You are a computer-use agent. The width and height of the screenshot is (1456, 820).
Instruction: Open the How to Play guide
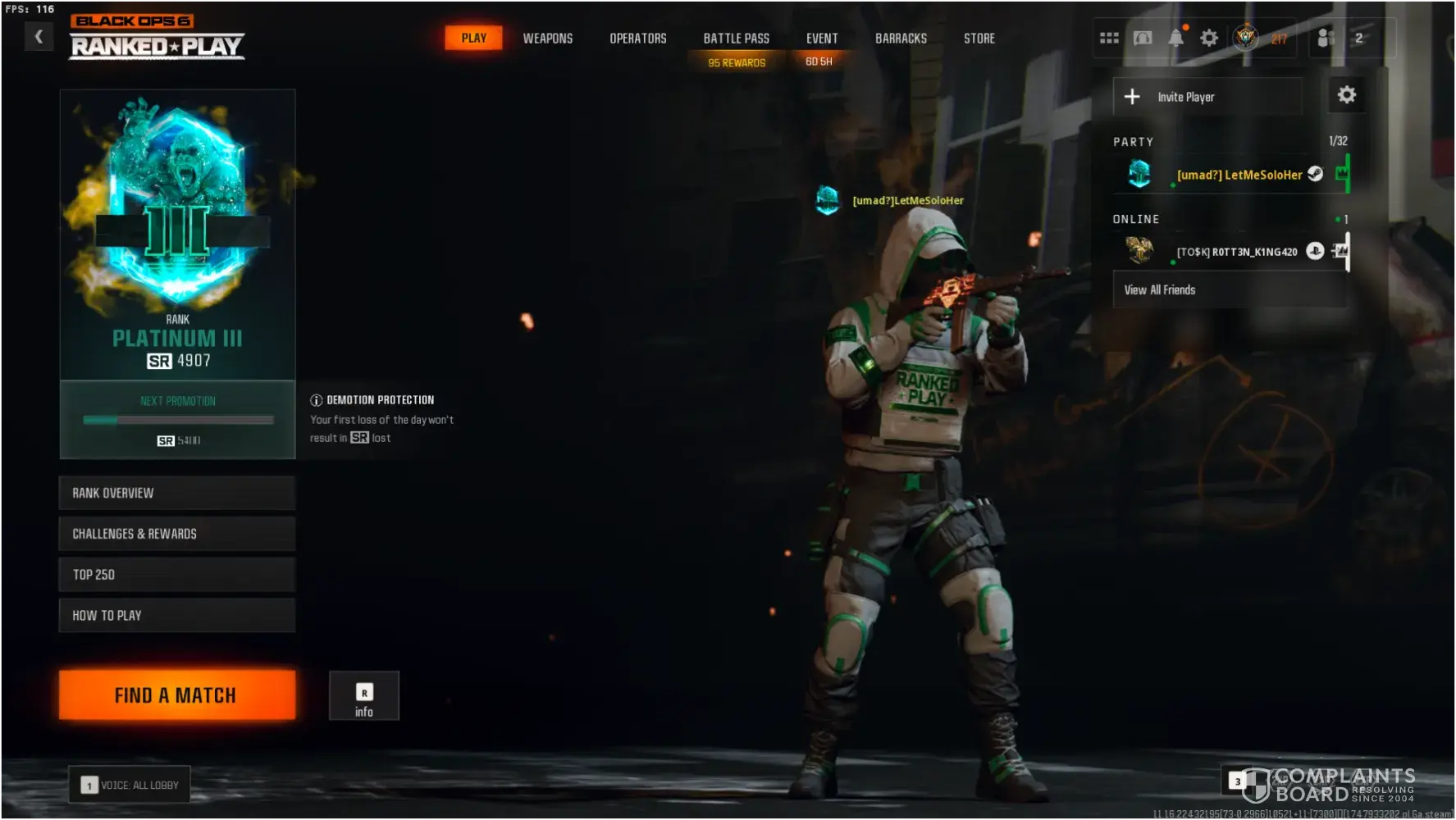tap(176, 616)
